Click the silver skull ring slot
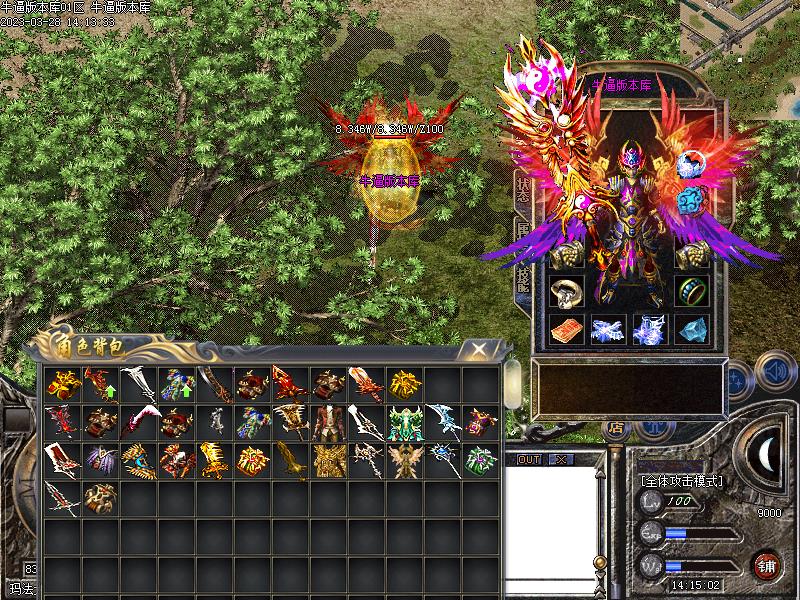The width and height of the screenshot is (800, 600). 568,291
